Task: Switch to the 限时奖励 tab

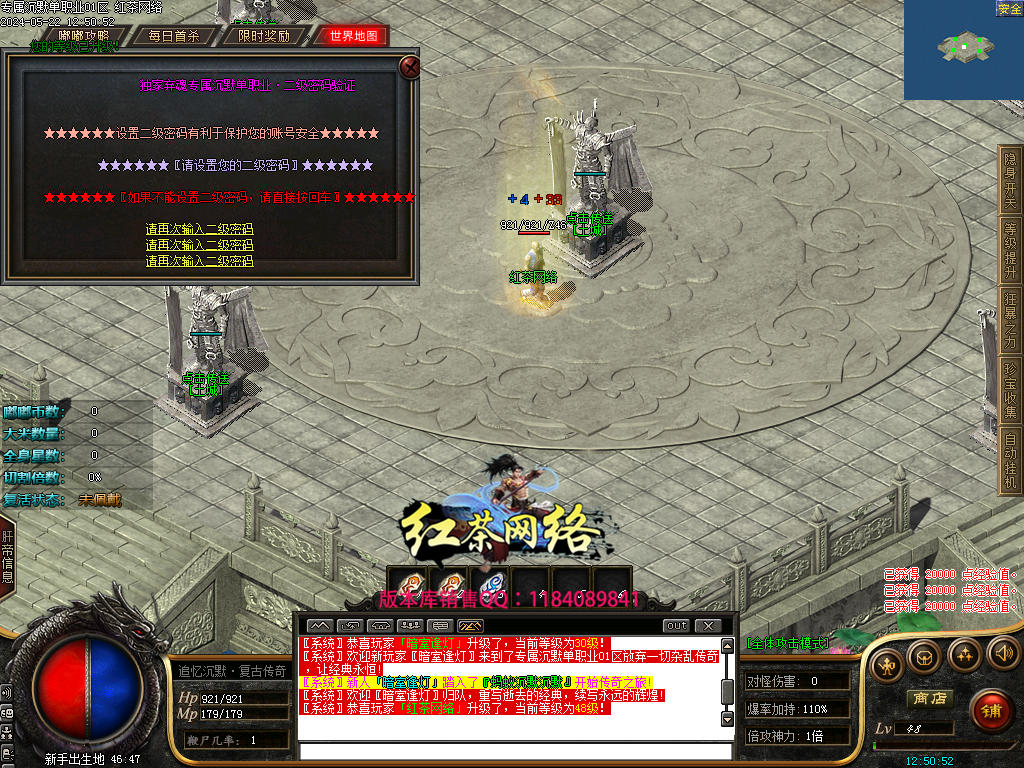Action: pyautogui.click(x=264, y=36)
